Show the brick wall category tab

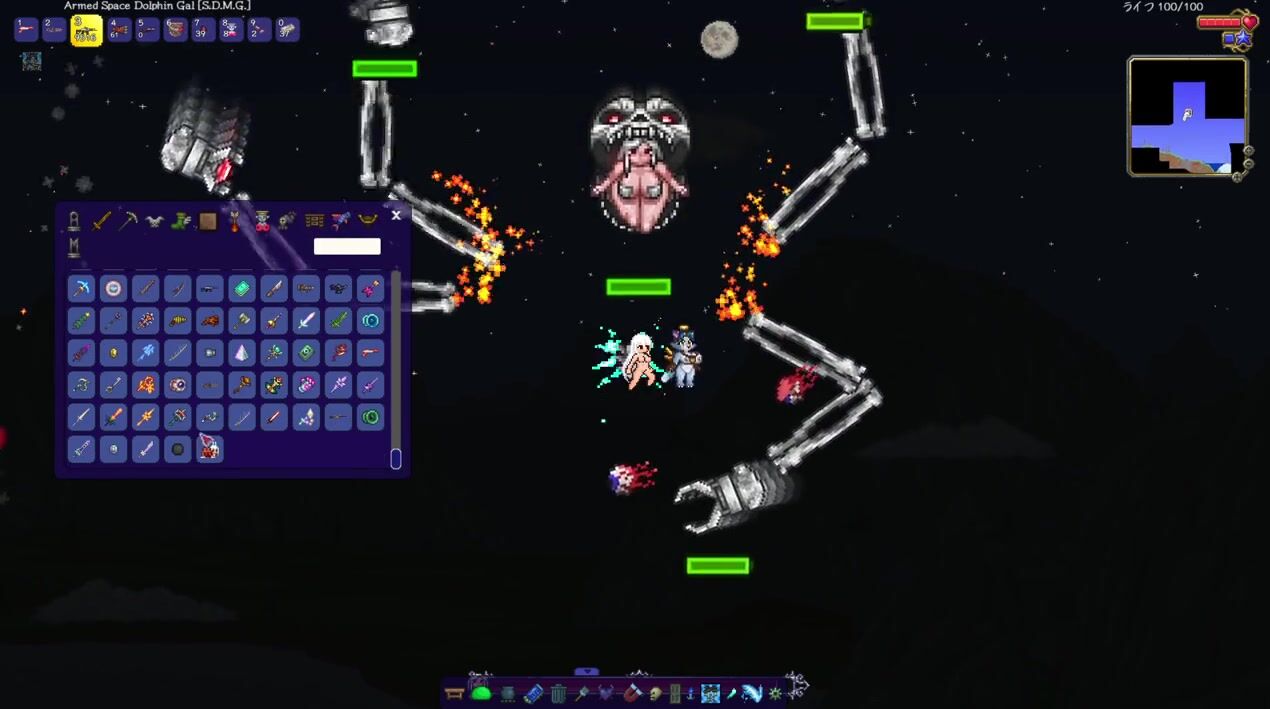point(314,221)
